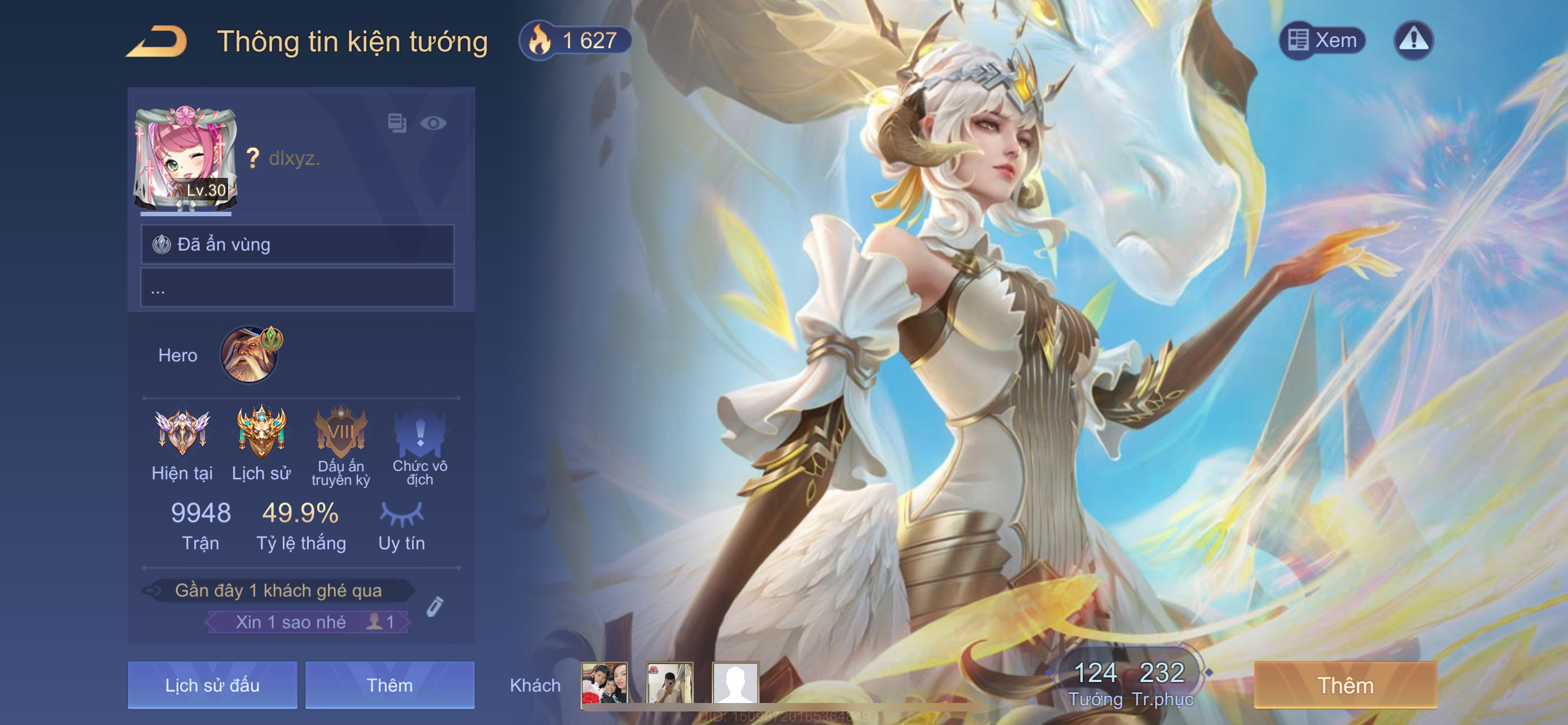The image size is (1568, 725).
Task: Open Lịch sử đấu match history
Action: tap(212, 685)
